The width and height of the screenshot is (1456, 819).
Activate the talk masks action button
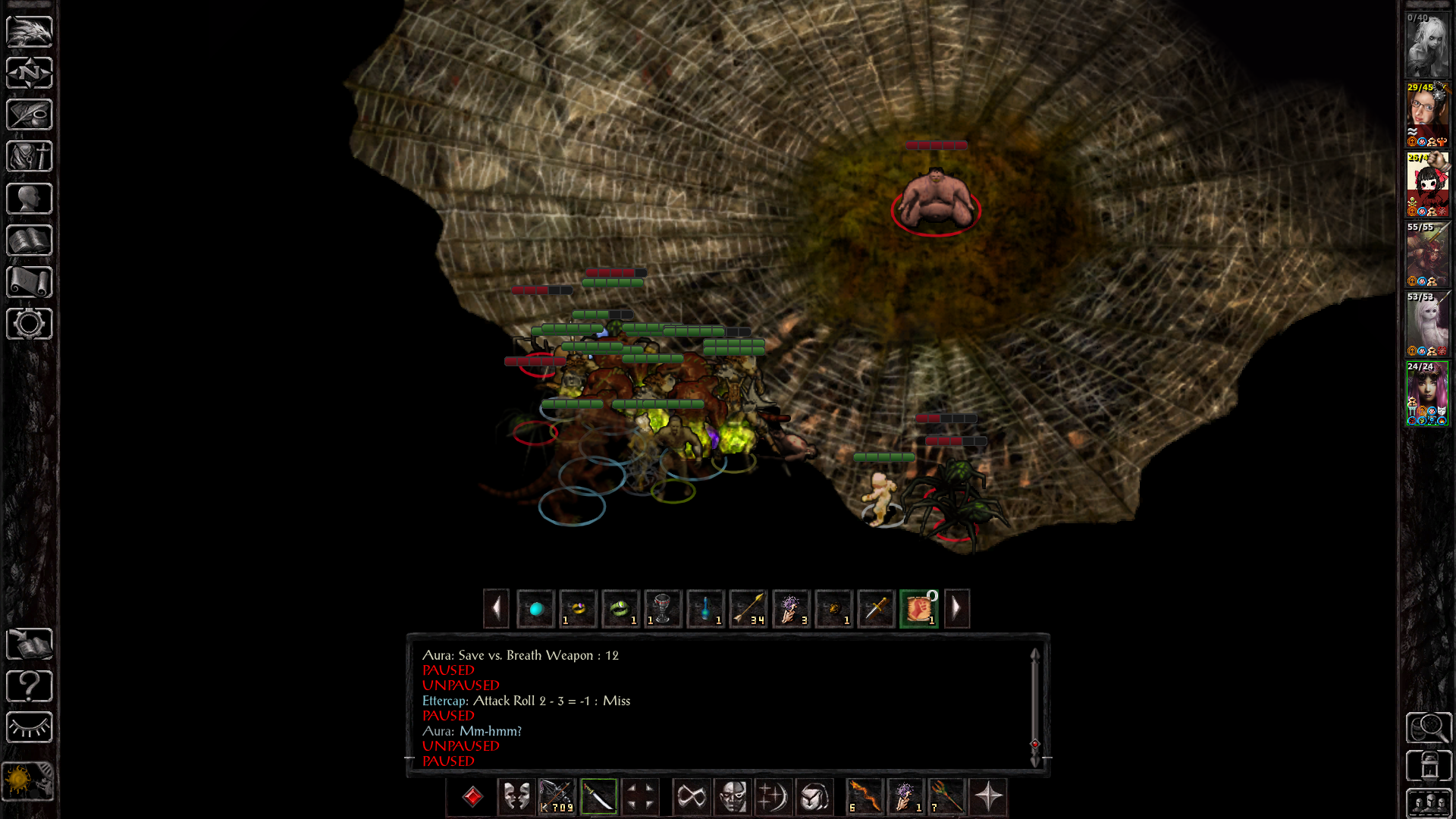pos(516,797)
